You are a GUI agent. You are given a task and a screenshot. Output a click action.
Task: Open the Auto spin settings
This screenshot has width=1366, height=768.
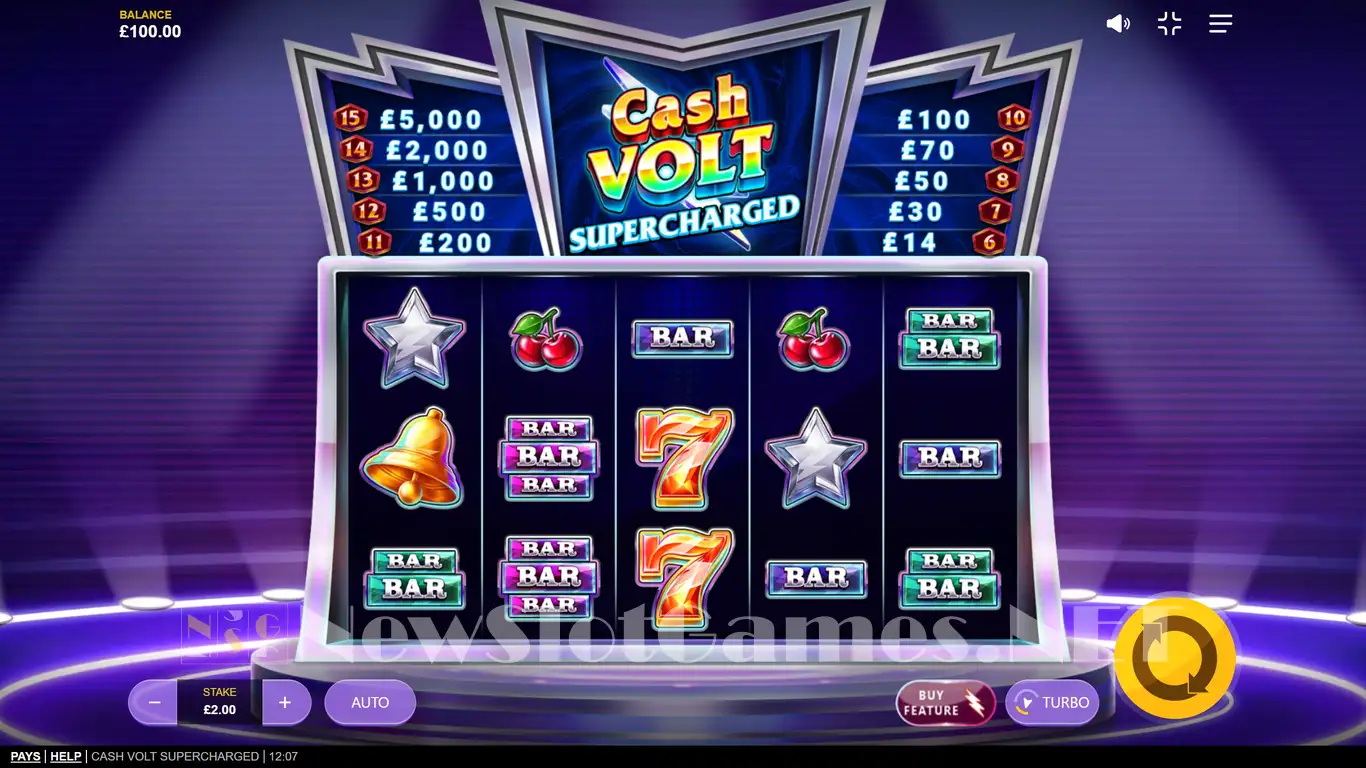tap(370, 703)
